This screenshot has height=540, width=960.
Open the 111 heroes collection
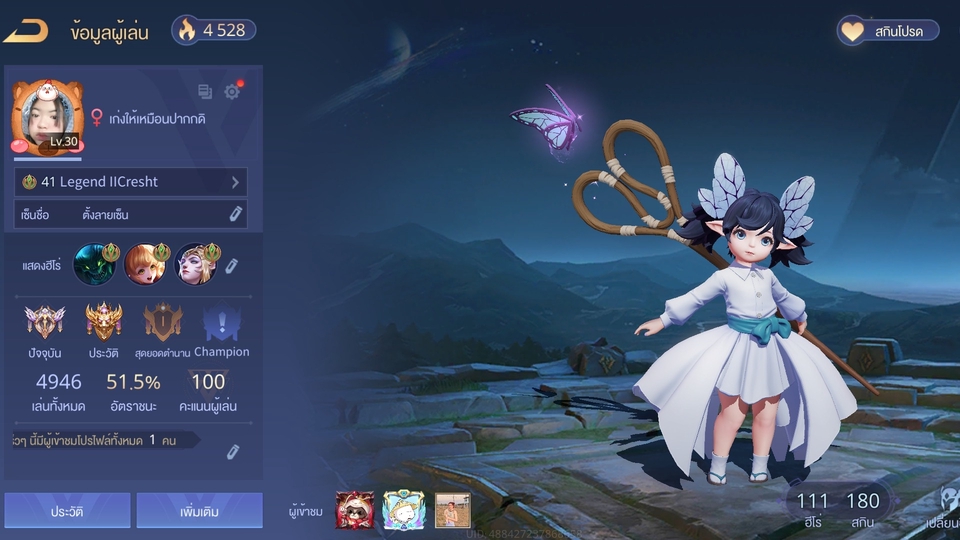point(812,508)
